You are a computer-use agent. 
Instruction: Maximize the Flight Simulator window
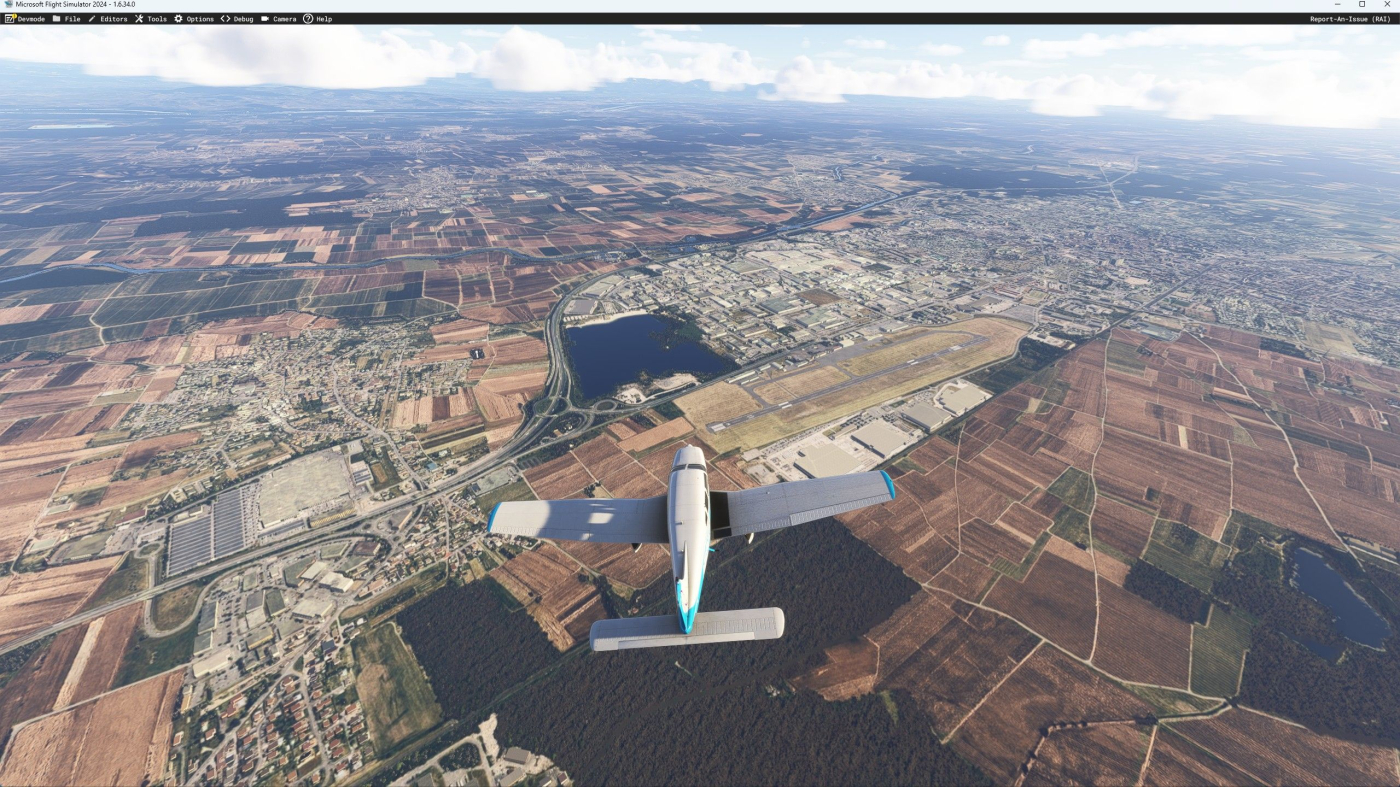[x=1362, y=5]
